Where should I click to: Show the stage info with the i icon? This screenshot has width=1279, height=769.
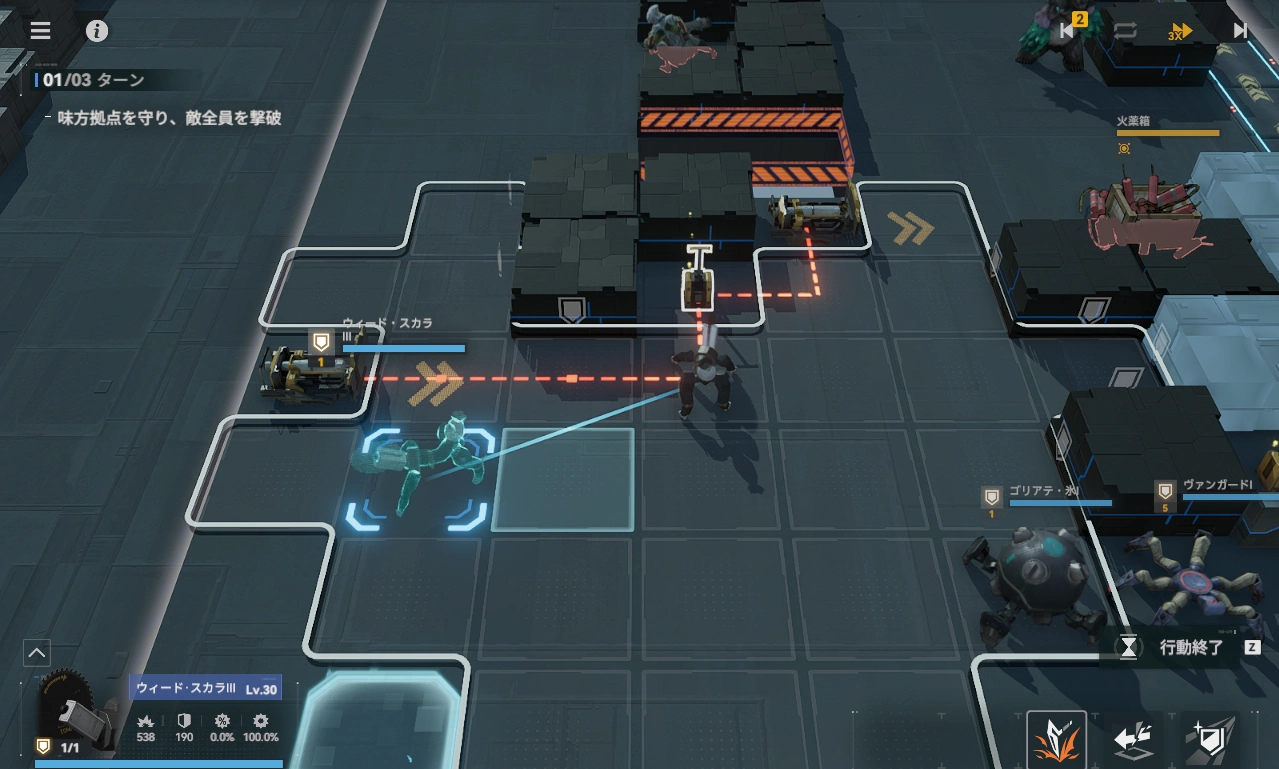point(97,30)
